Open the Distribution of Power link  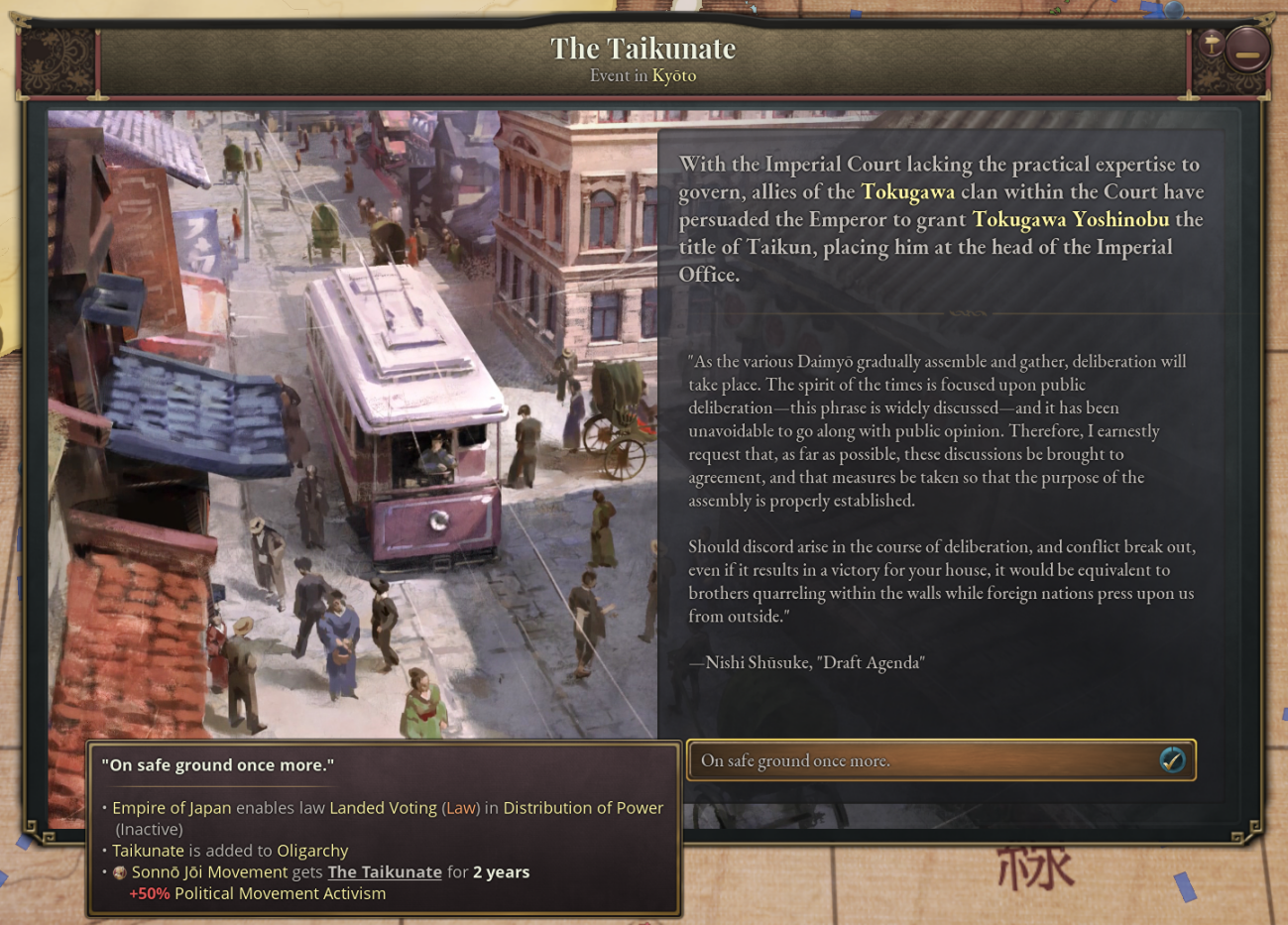(x=583, y=808)
